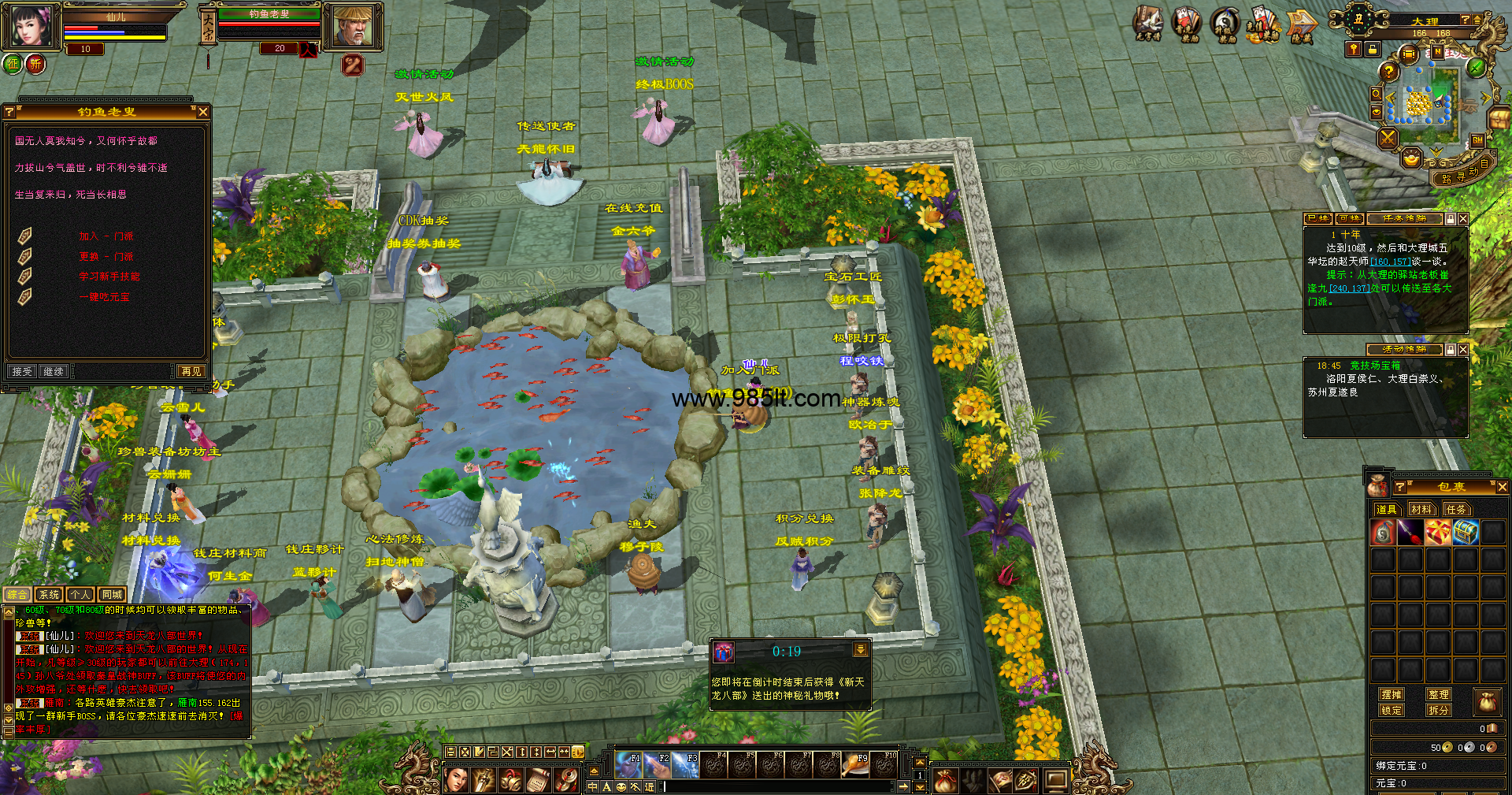Viewport: 1512px width, 795px height.
Task: Select the red gift box item
Action: pyautogui.click(x=1437, y=533)
